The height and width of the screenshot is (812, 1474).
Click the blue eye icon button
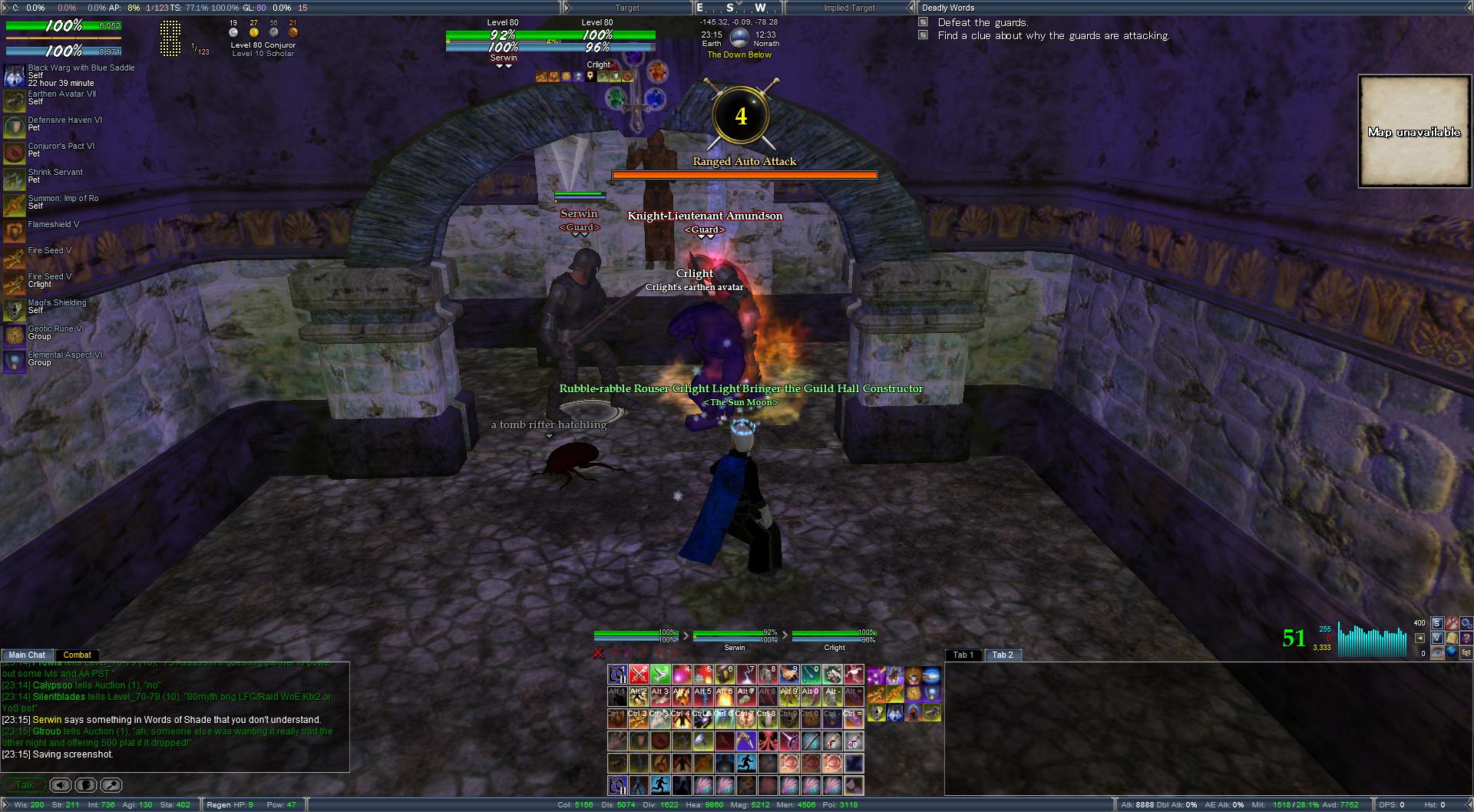click(x=1437, y=652)
